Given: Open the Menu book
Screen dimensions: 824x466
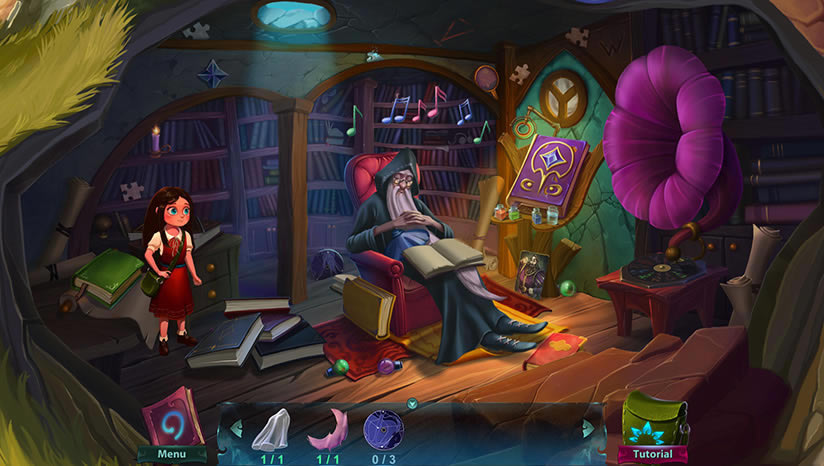Looking at the screenshot, I should point(172,421).
